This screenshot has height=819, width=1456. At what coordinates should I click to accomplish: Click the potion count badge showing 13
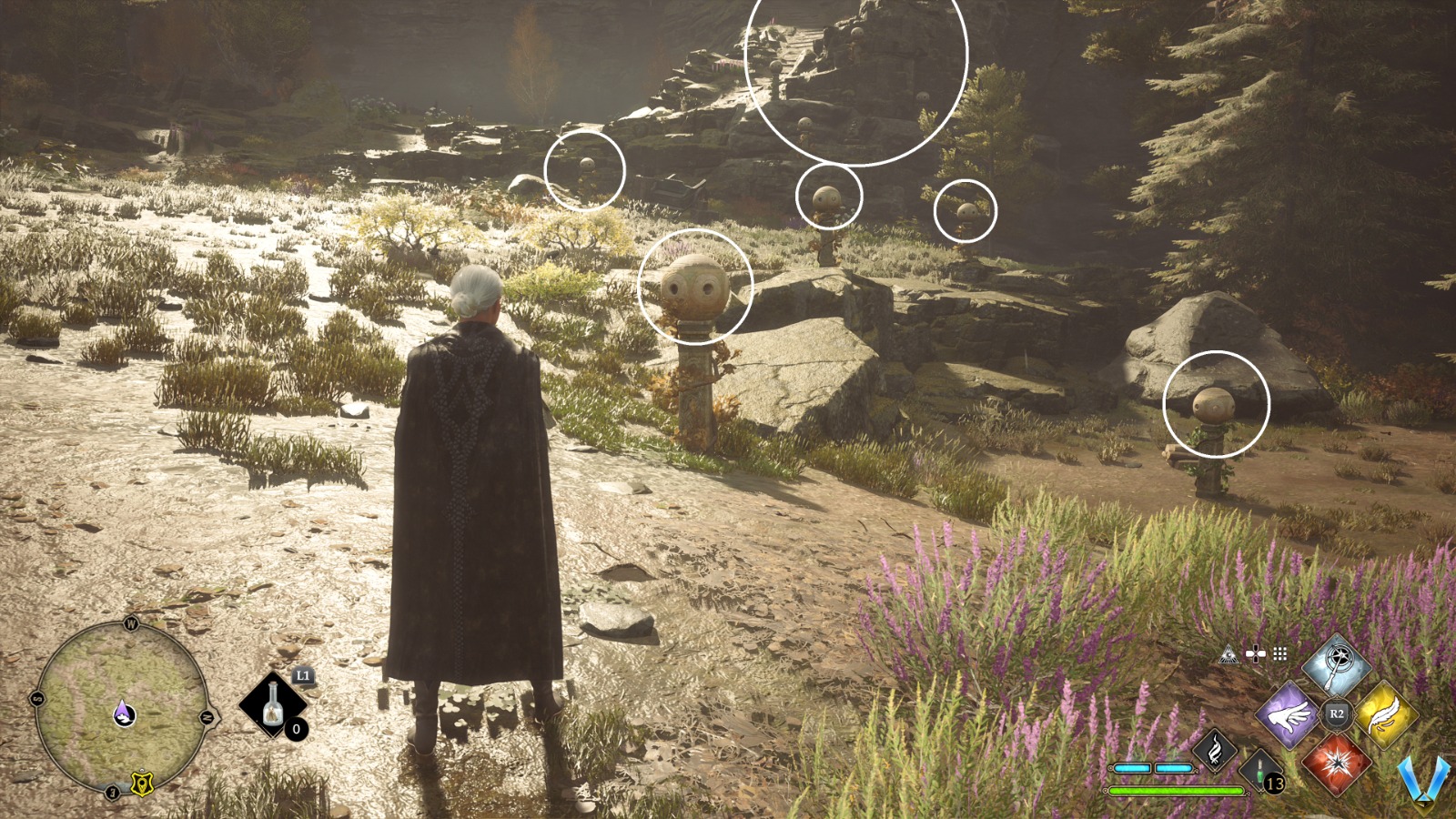coord(1274,781)
